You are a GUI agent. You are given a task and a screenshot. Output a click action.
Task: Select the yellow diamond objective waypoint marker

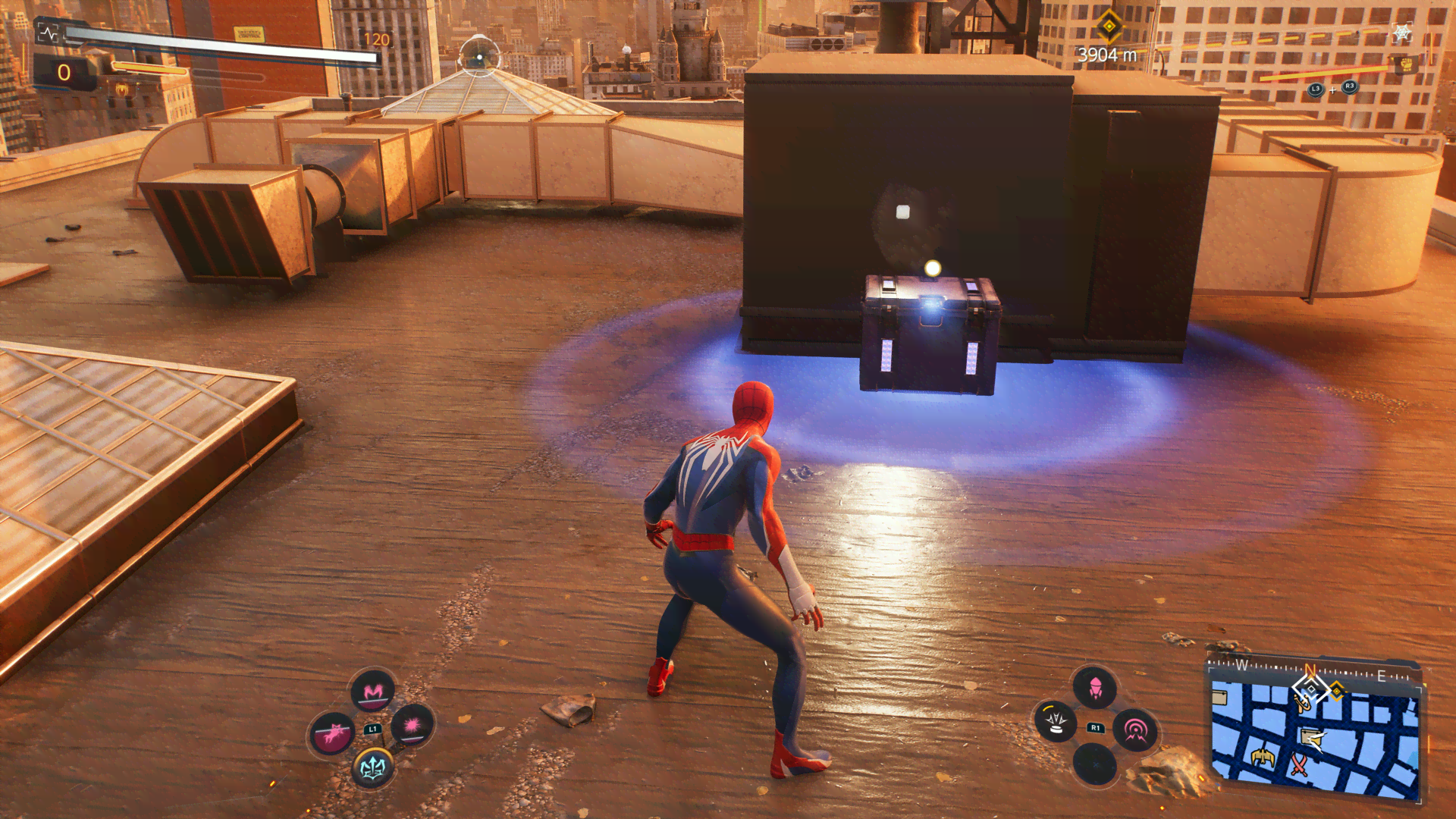point(1109,27)
